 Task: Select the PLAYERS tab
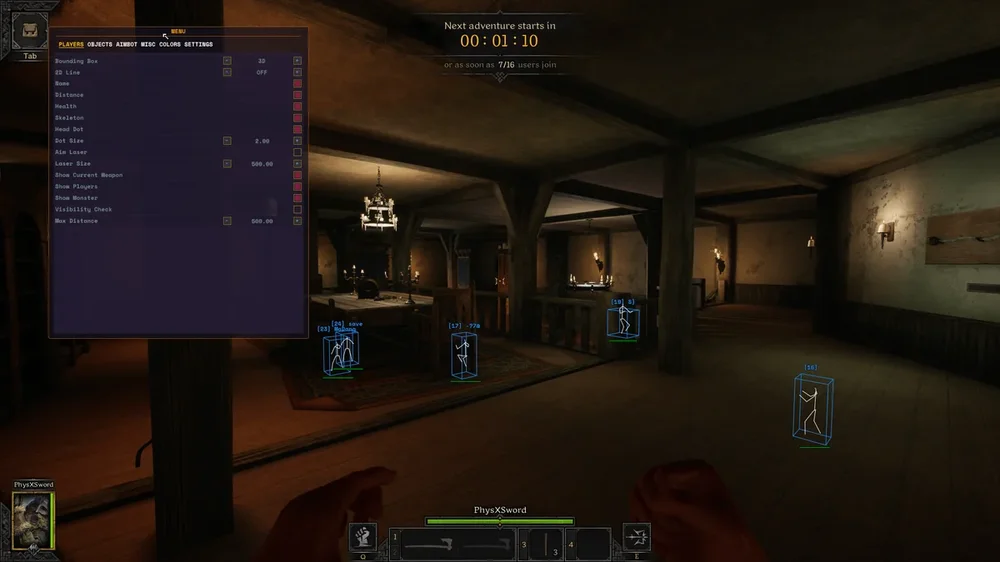click(71, 44)
